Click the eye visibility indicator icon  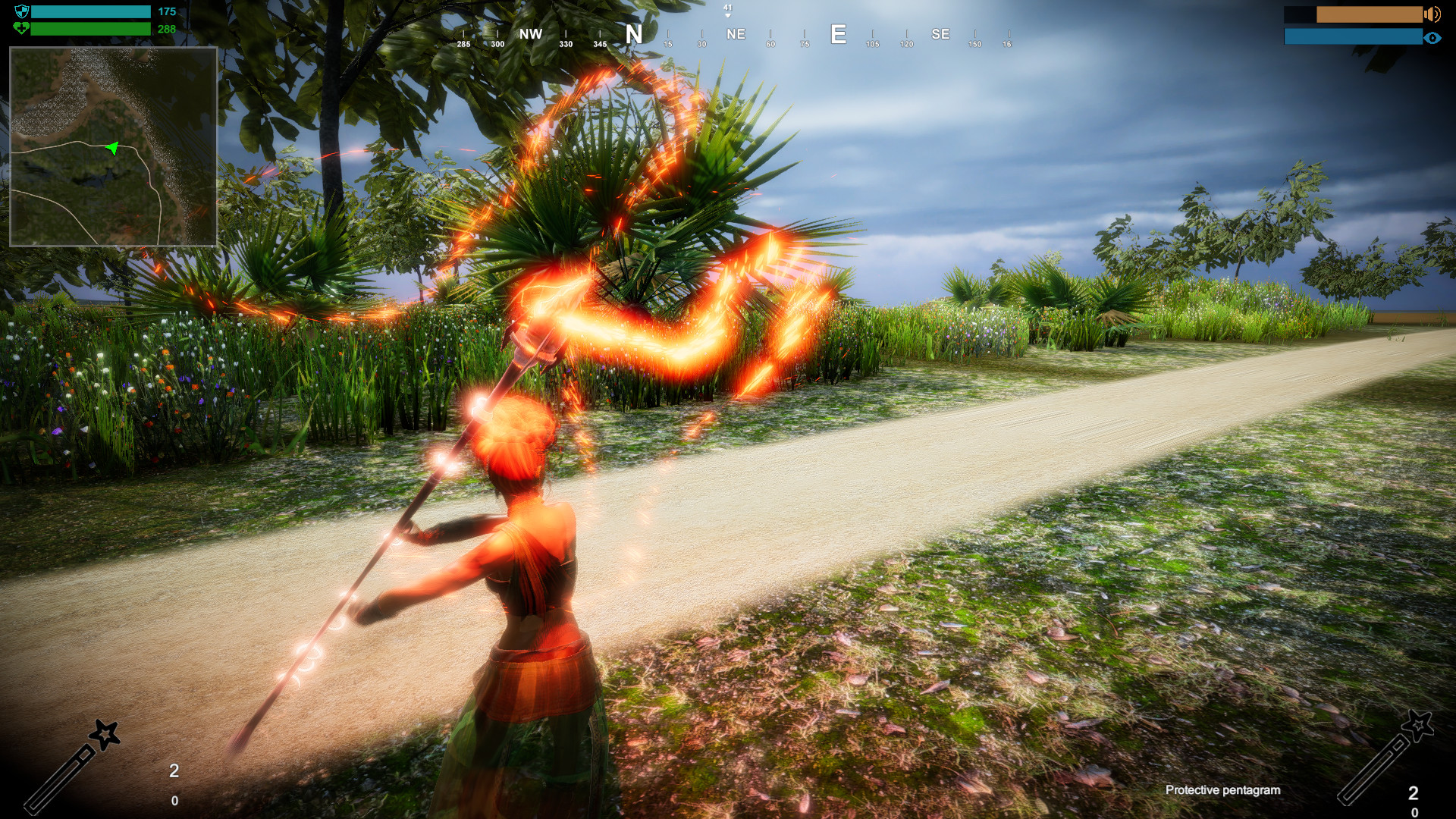coord(1432,37)
